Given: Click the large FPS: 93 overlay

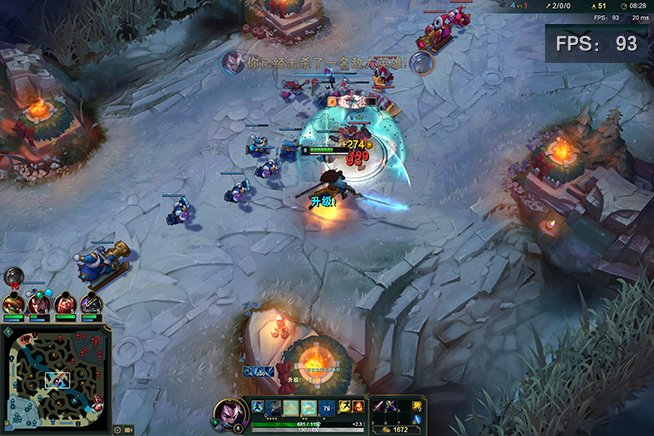Looking at the screenshot, I should point(598,44).
